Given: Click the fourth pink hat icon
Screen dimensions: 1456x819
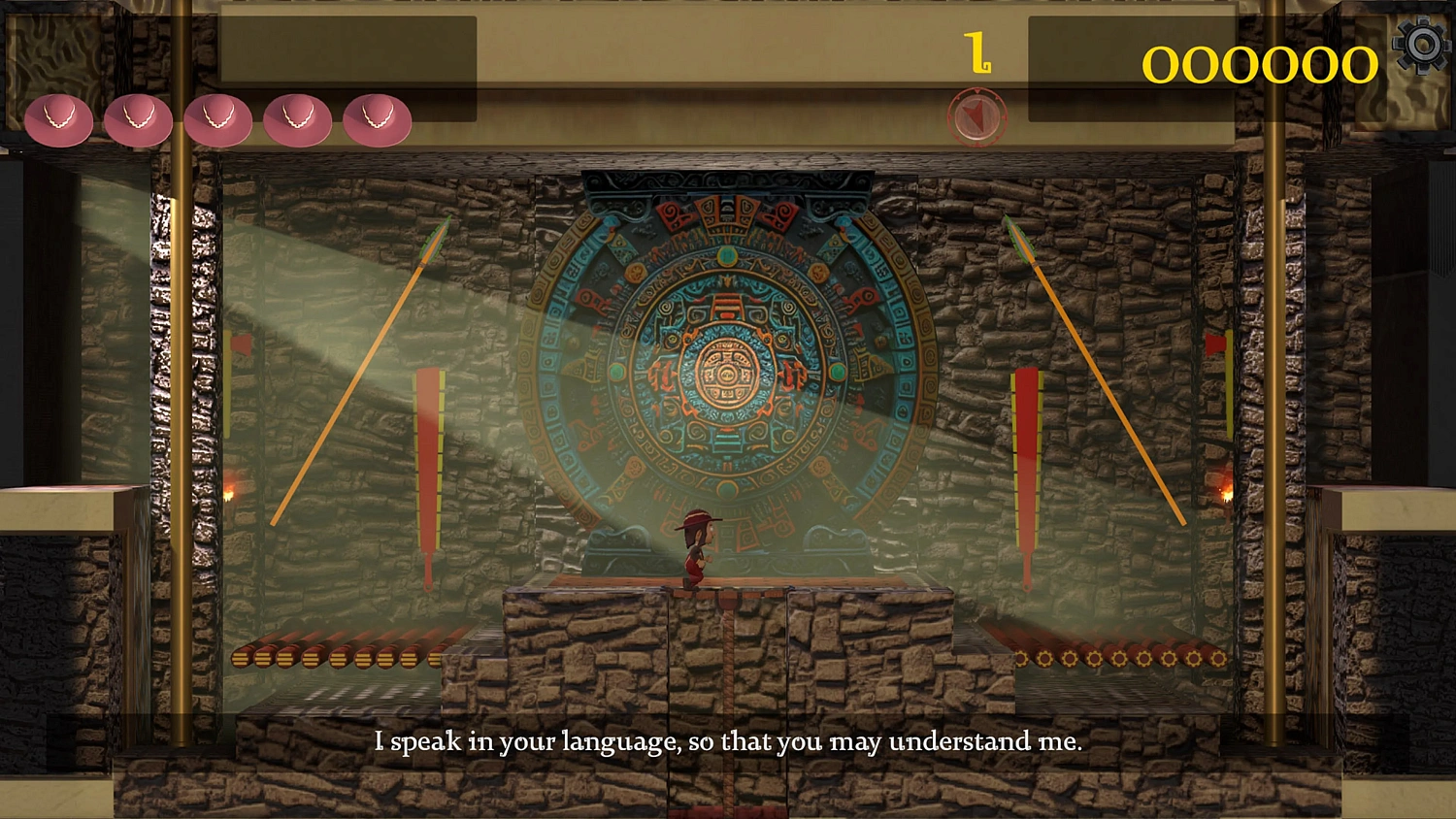Looking at the screenshot, I should click(297, 118).
